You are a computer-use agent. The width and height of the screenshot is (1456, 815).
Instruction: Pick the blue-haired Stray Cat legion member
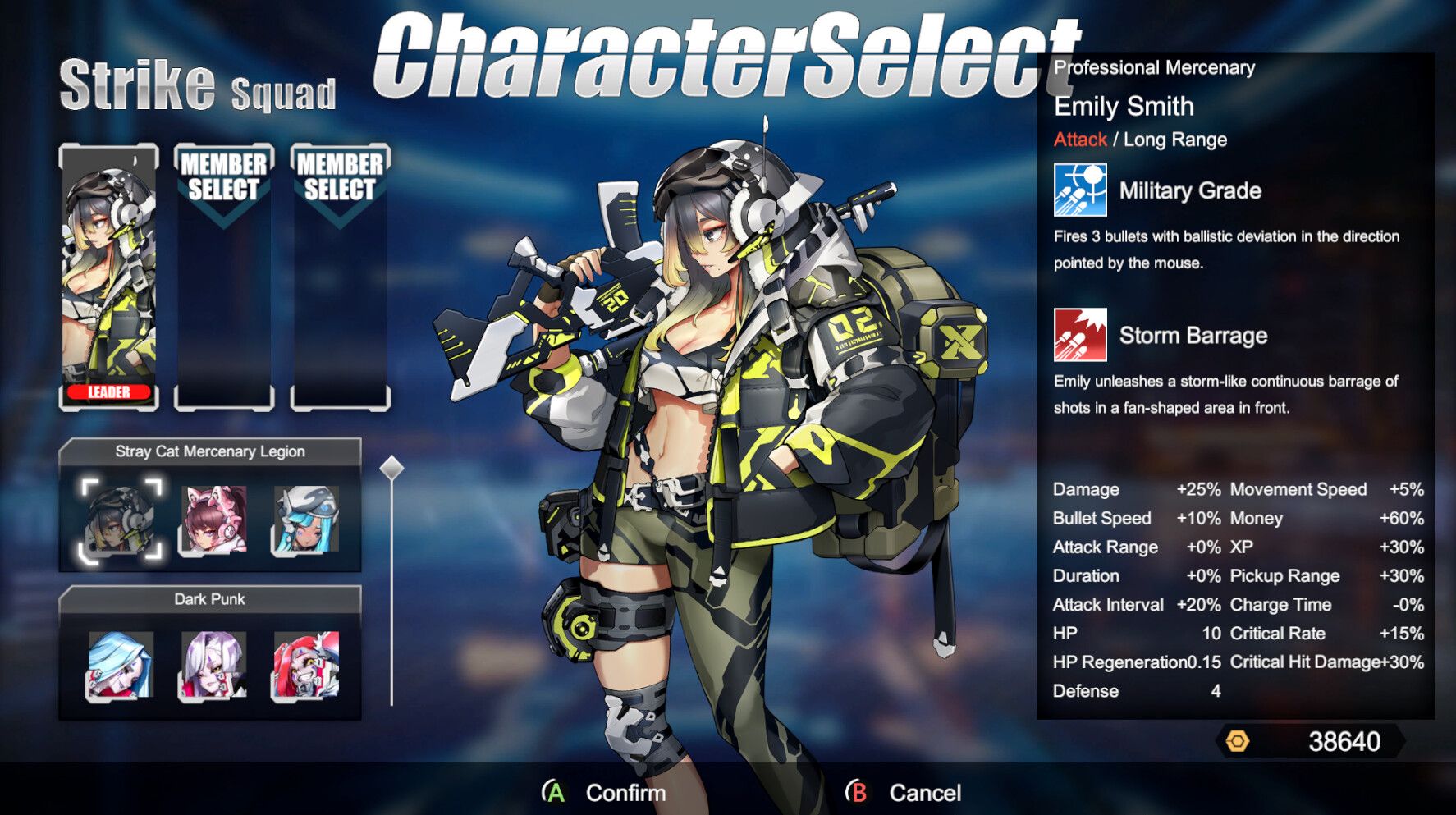coord(307,519)
